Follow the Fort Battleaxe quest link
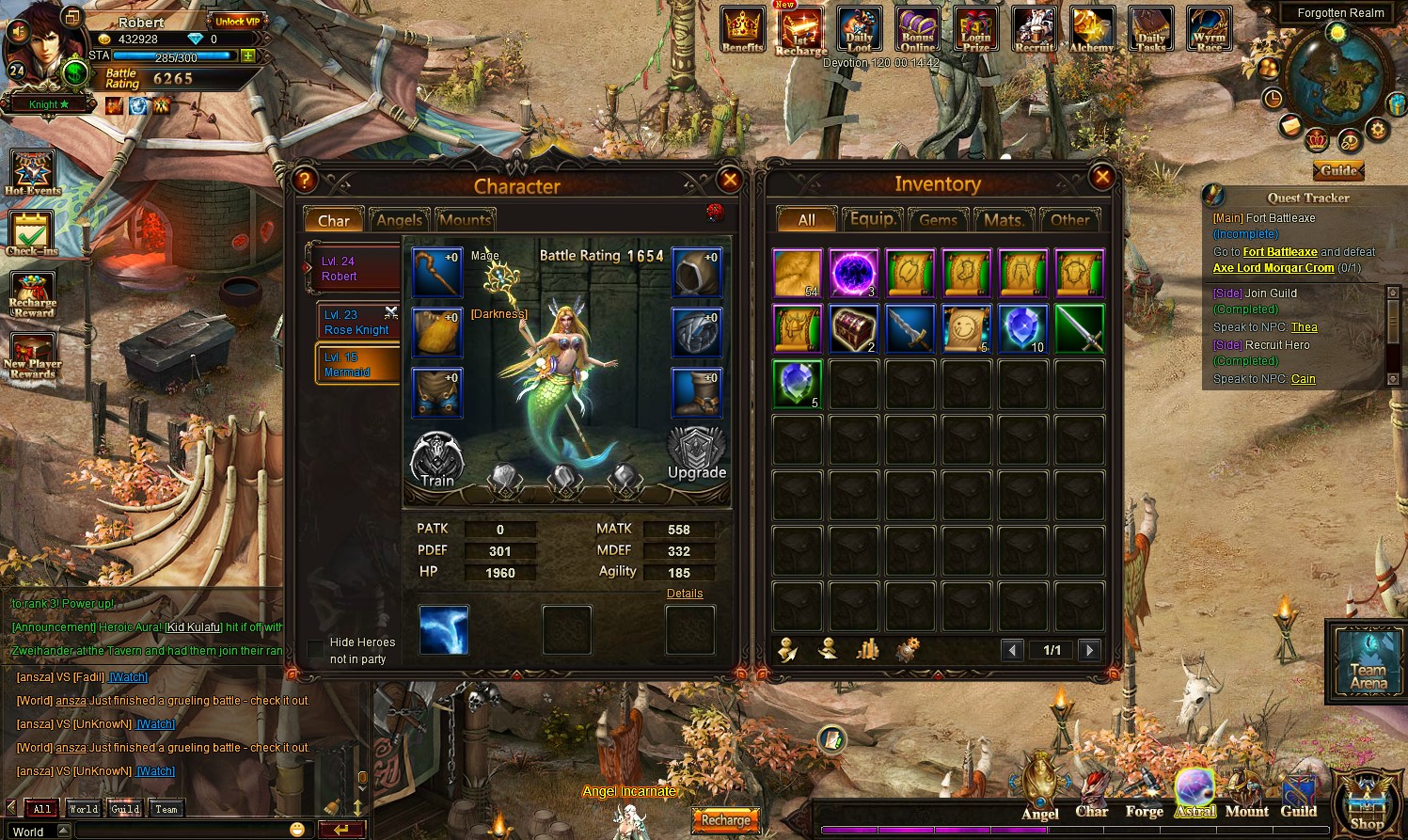The height and width of the screenshot is (840, 1408). coord(1279,252)
